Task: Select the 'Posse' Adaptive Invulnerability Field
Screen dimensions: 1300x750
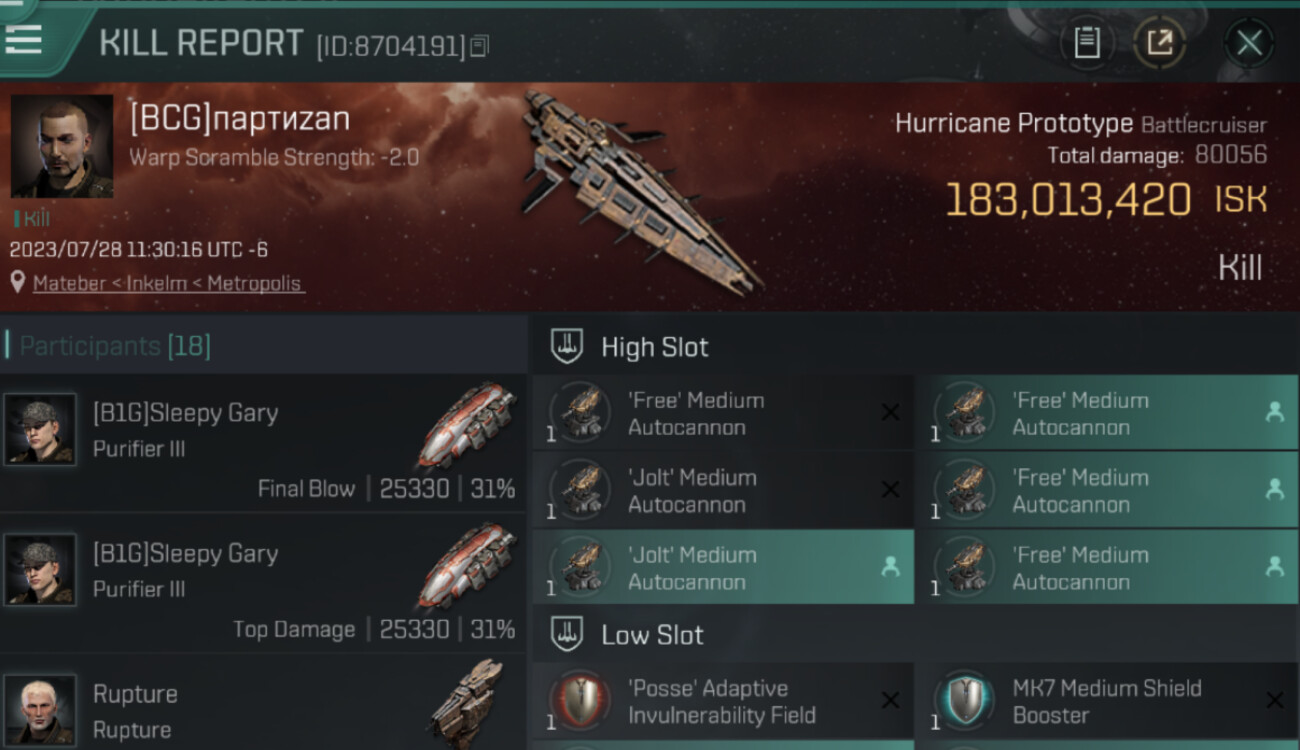Action: pyautogui.click(x=722, y=701)
